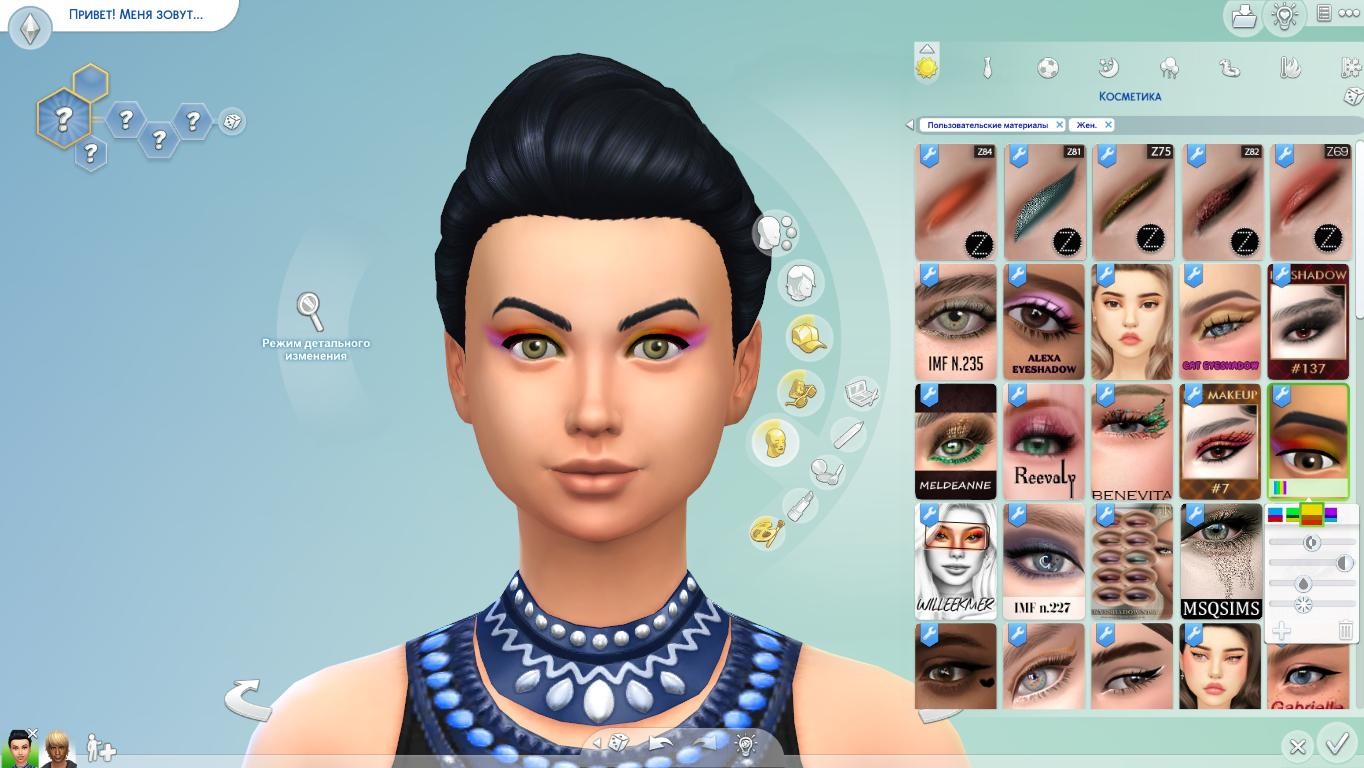Adjust the opacity droplet slider
This screenshot has height=768, width=1364.
[1303, 584]
